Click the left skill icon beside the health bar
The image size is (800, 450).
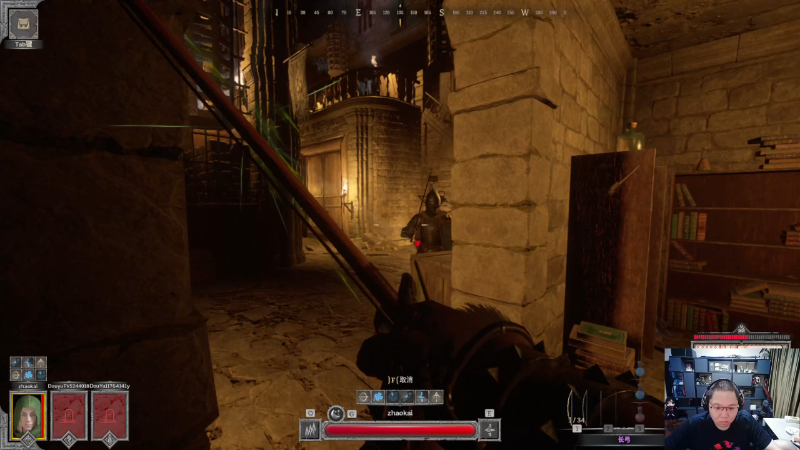[x=310, y=430]
